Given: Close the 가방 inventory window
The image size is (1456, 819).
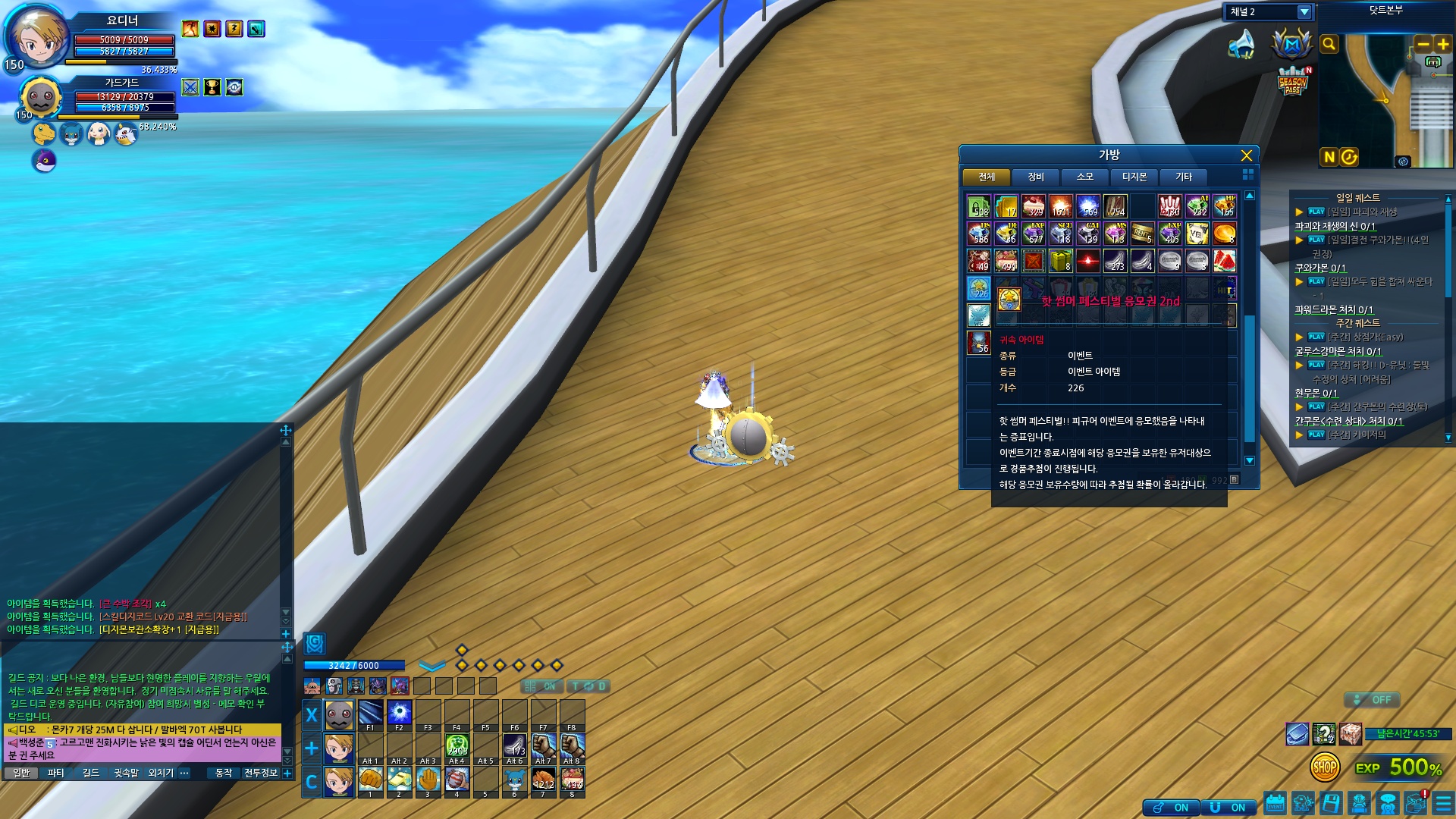Looking at the screenshot, I should tap(1246, 155).
